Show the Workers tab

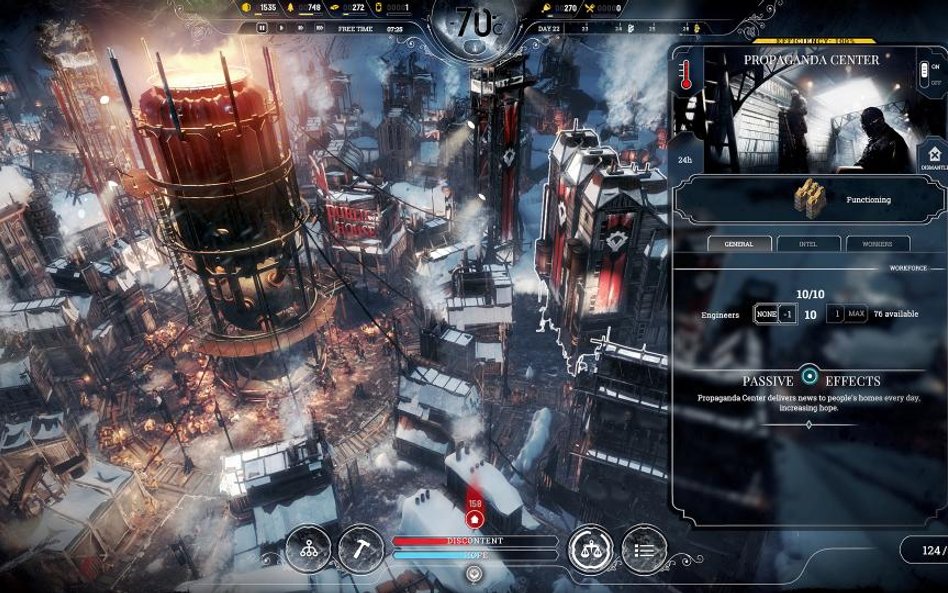coord(878,243)
